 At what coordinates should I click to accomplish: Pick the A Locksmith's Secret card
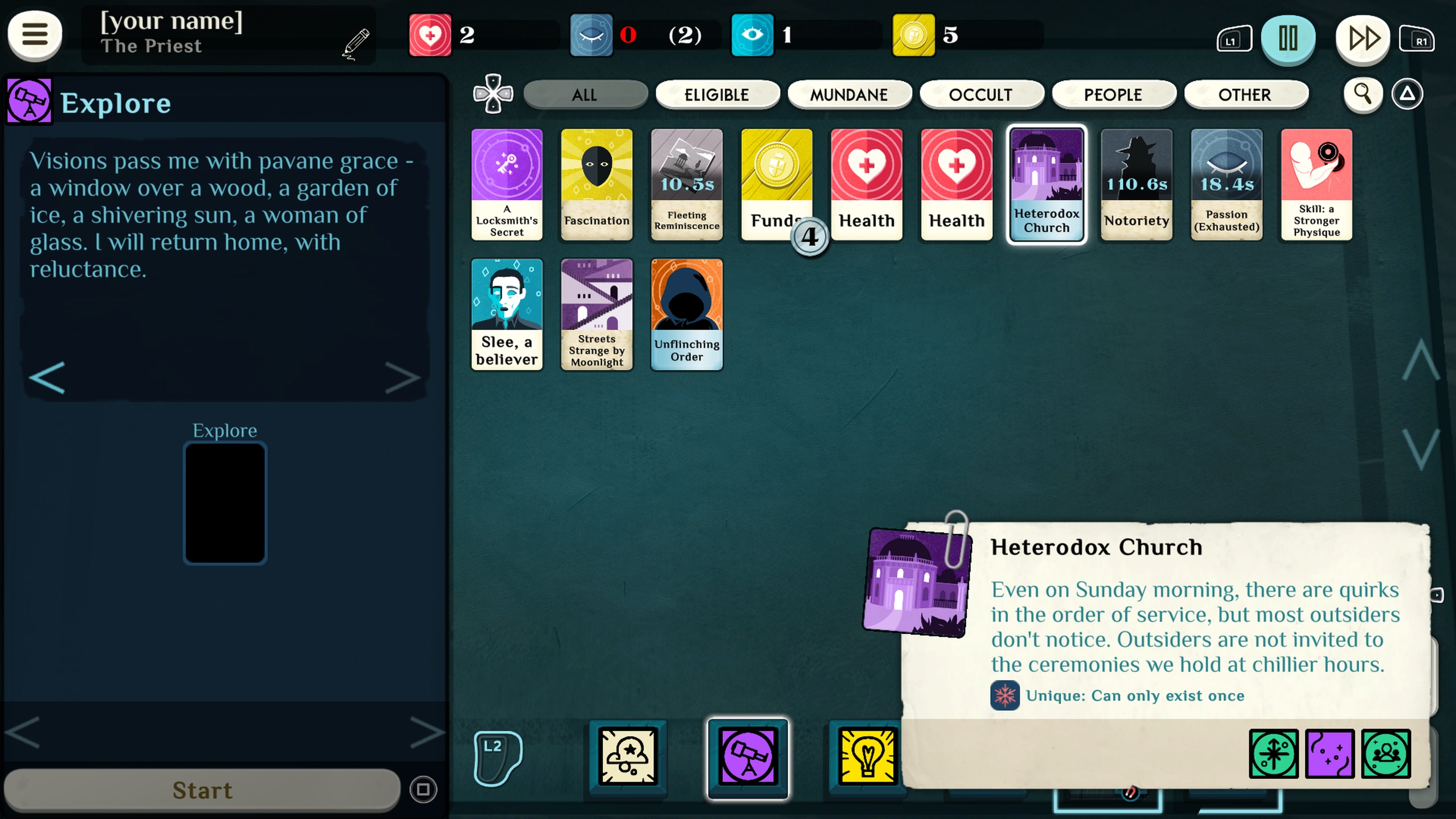507,184
